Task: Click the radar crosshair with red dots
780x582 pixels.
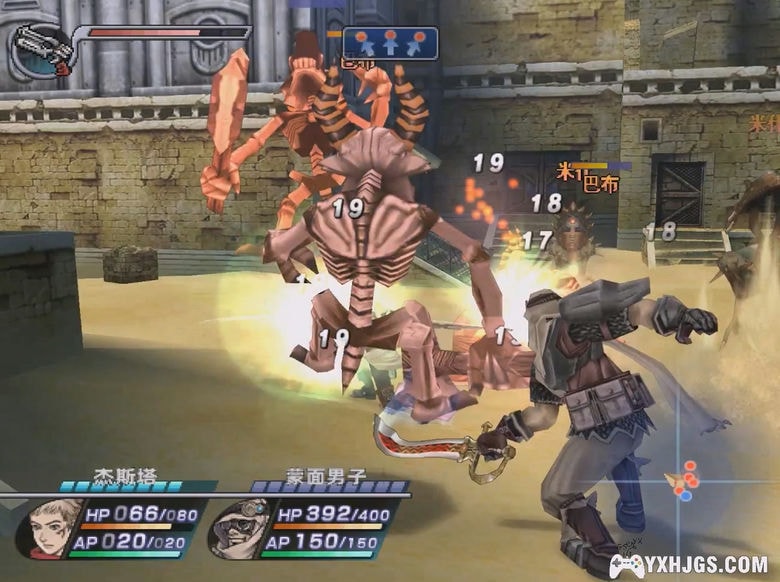Action: tap(685, 481)
